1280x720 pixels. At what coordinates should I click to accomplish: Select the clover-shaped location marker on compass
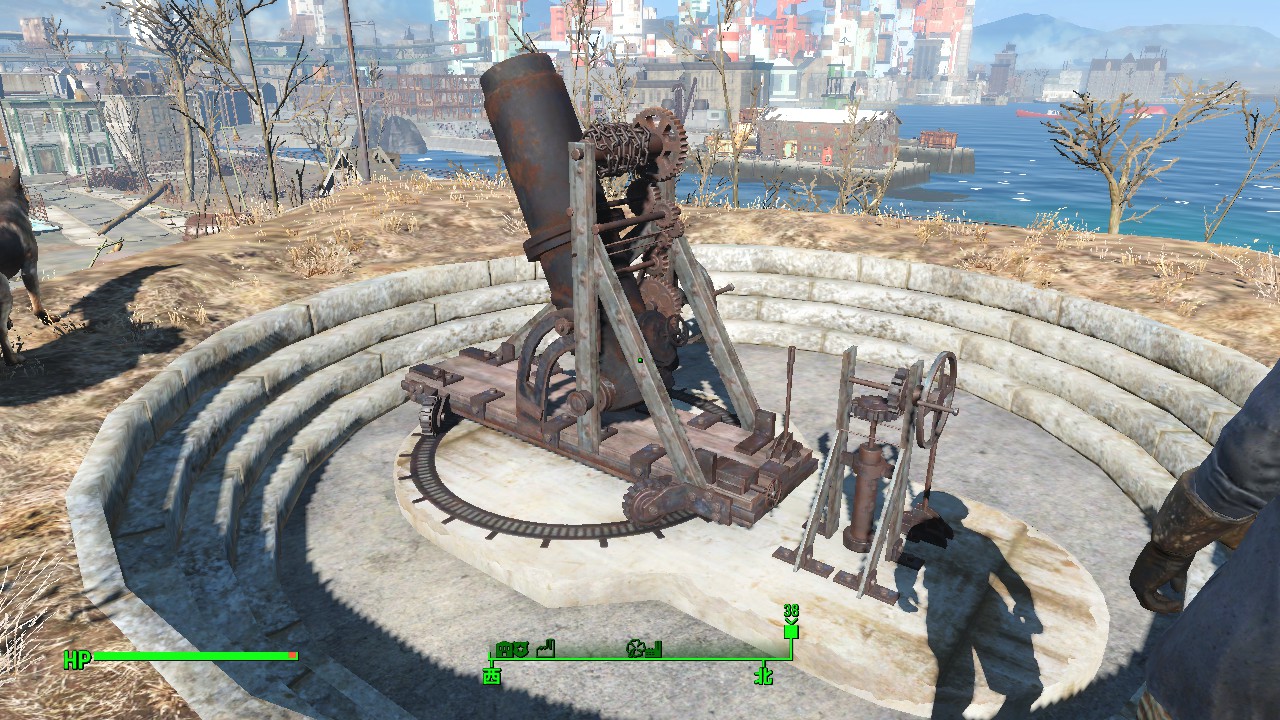click(634, 649)
